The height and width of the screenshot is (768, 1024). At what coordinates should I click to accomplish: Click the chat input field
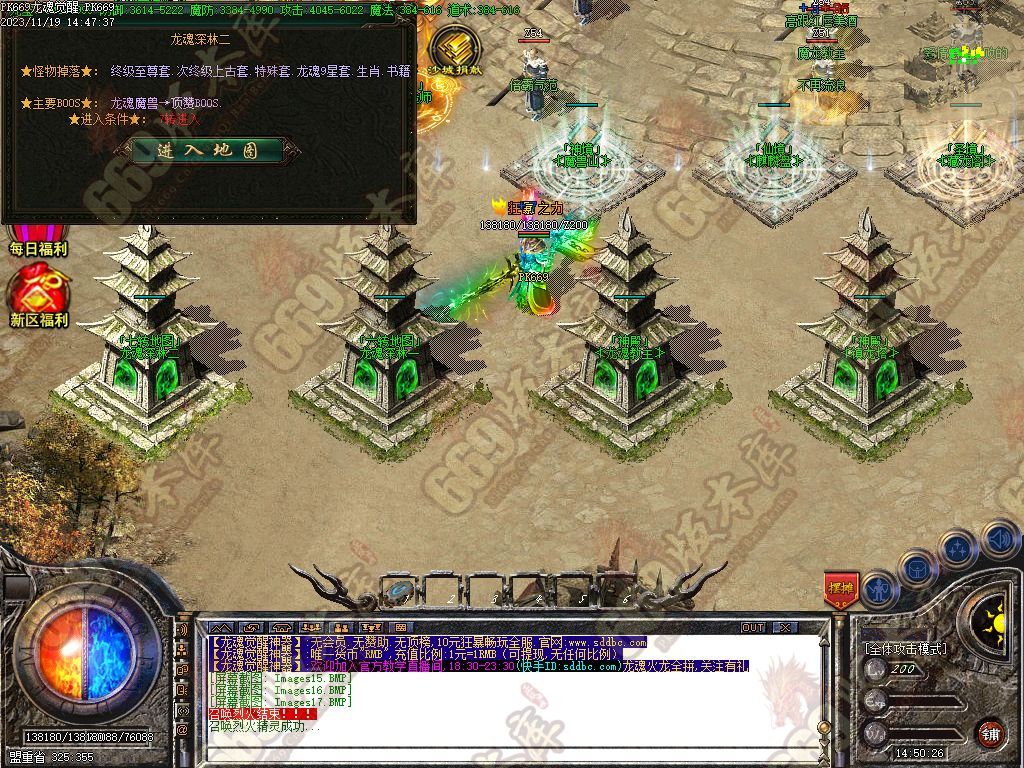500,748
